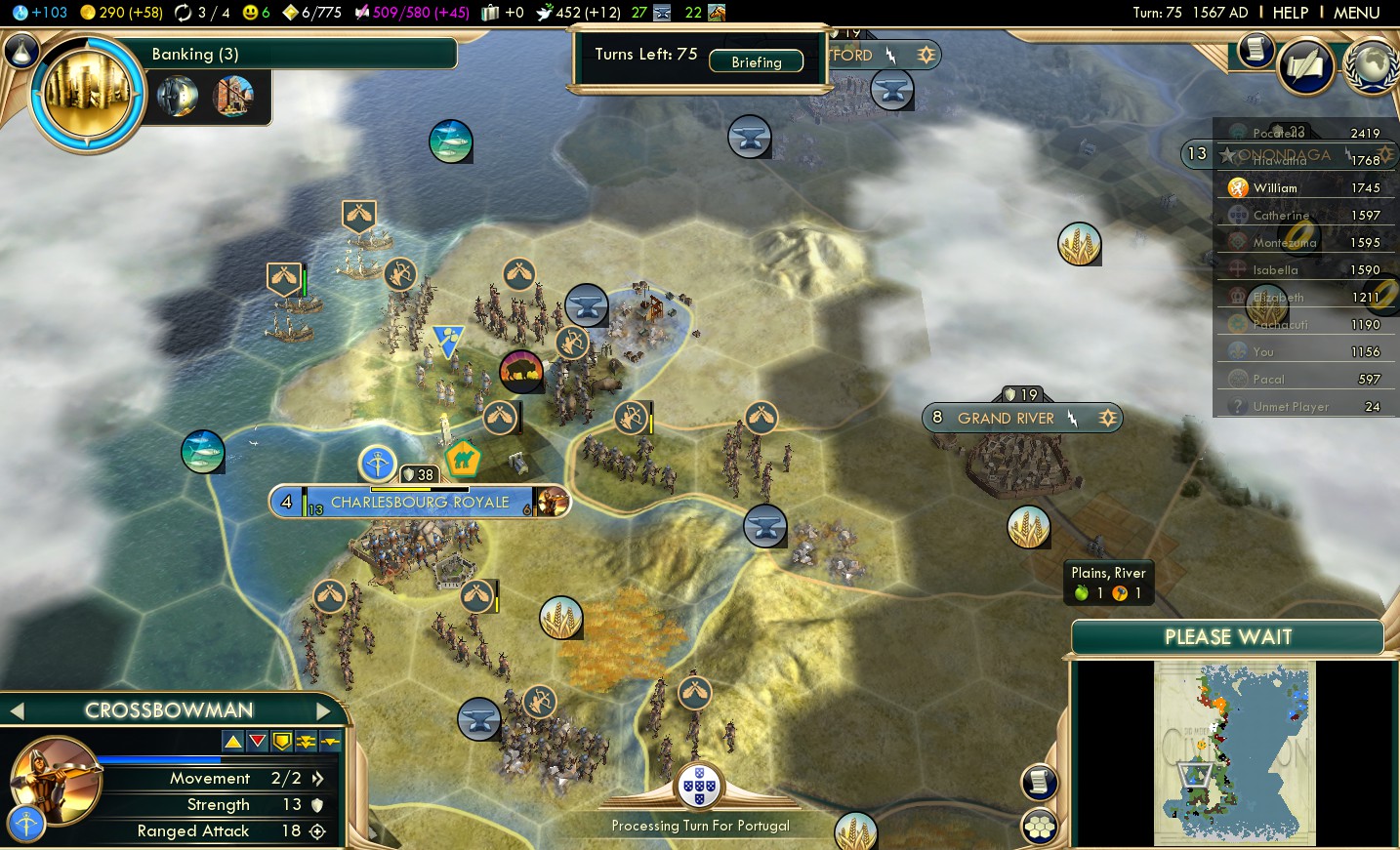Click the science beaker icon in status bar
The image size is (1400, 850).
coord(21,13)
